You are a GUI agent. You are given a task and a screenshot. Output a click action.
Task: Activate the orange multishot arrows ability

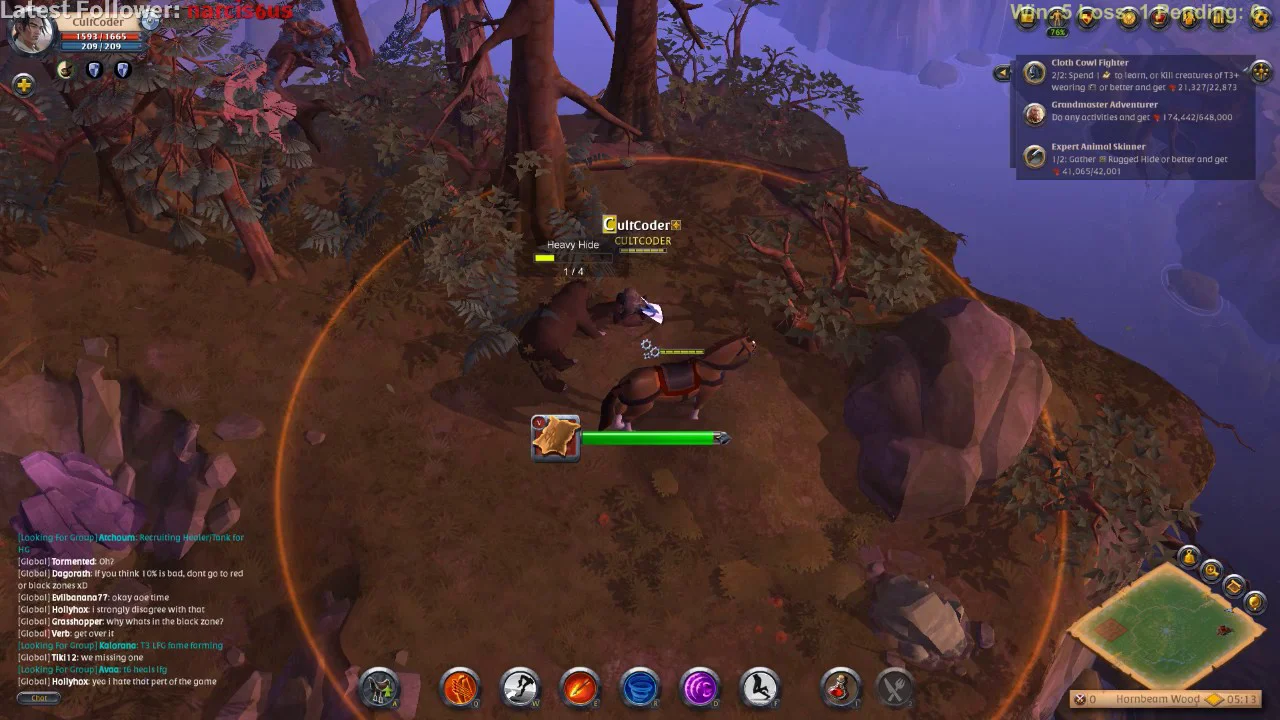[x=460, y=688]
